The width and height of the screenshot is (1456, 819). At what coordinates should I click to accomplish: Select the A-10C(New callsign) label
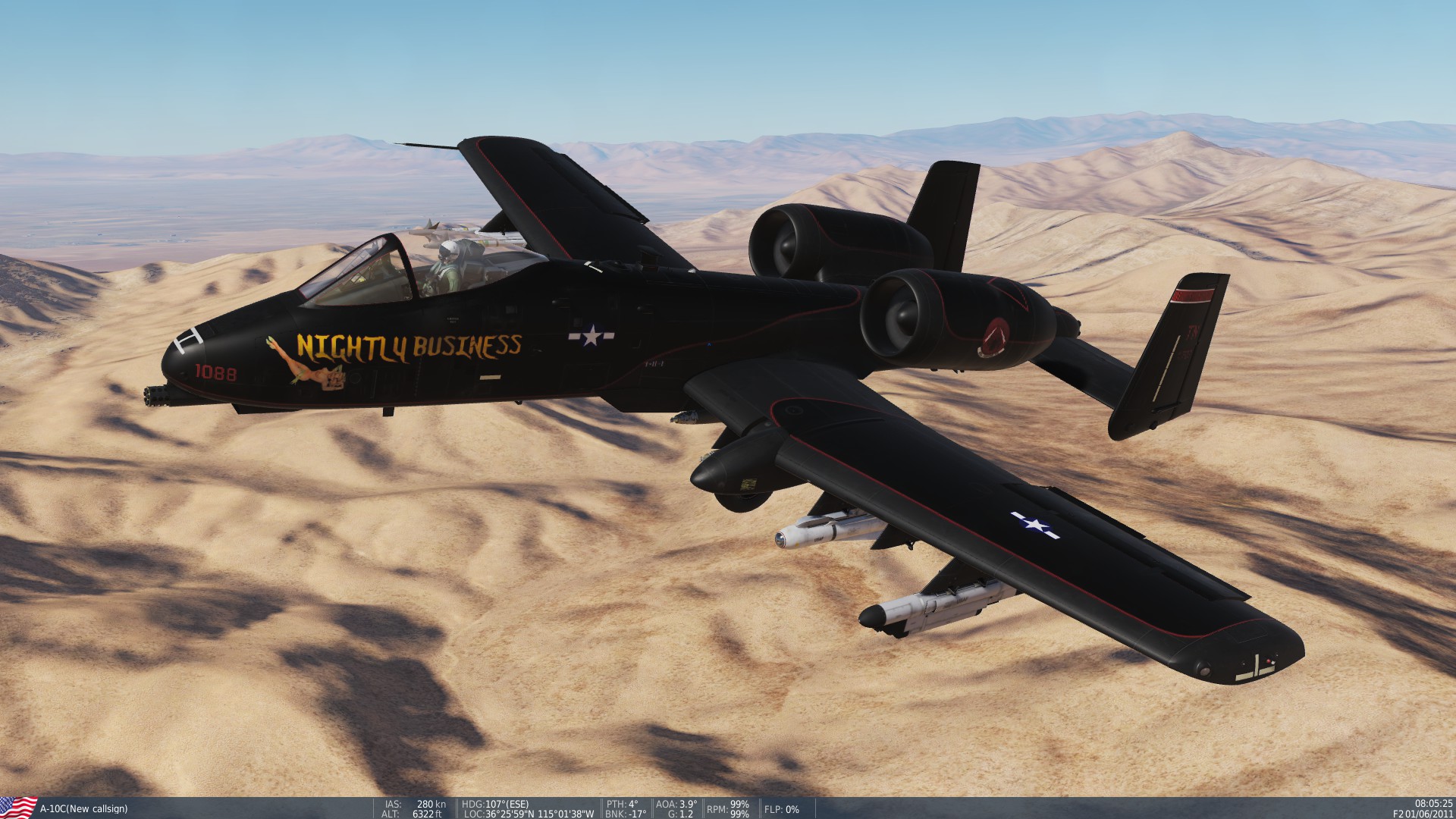[83, 810]
